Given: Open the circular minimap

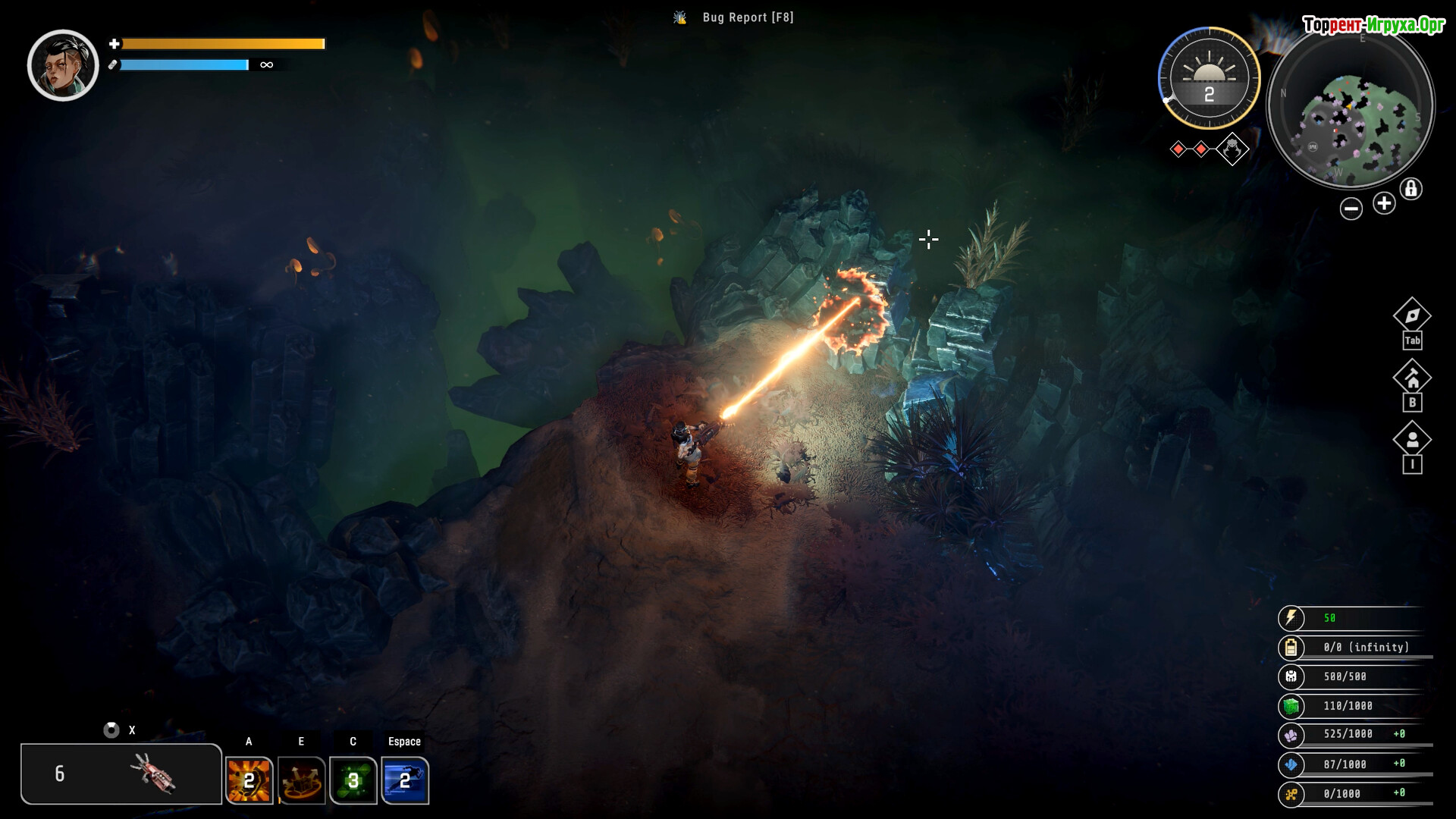Looking at the screenshot, I should coord(1351,108).
